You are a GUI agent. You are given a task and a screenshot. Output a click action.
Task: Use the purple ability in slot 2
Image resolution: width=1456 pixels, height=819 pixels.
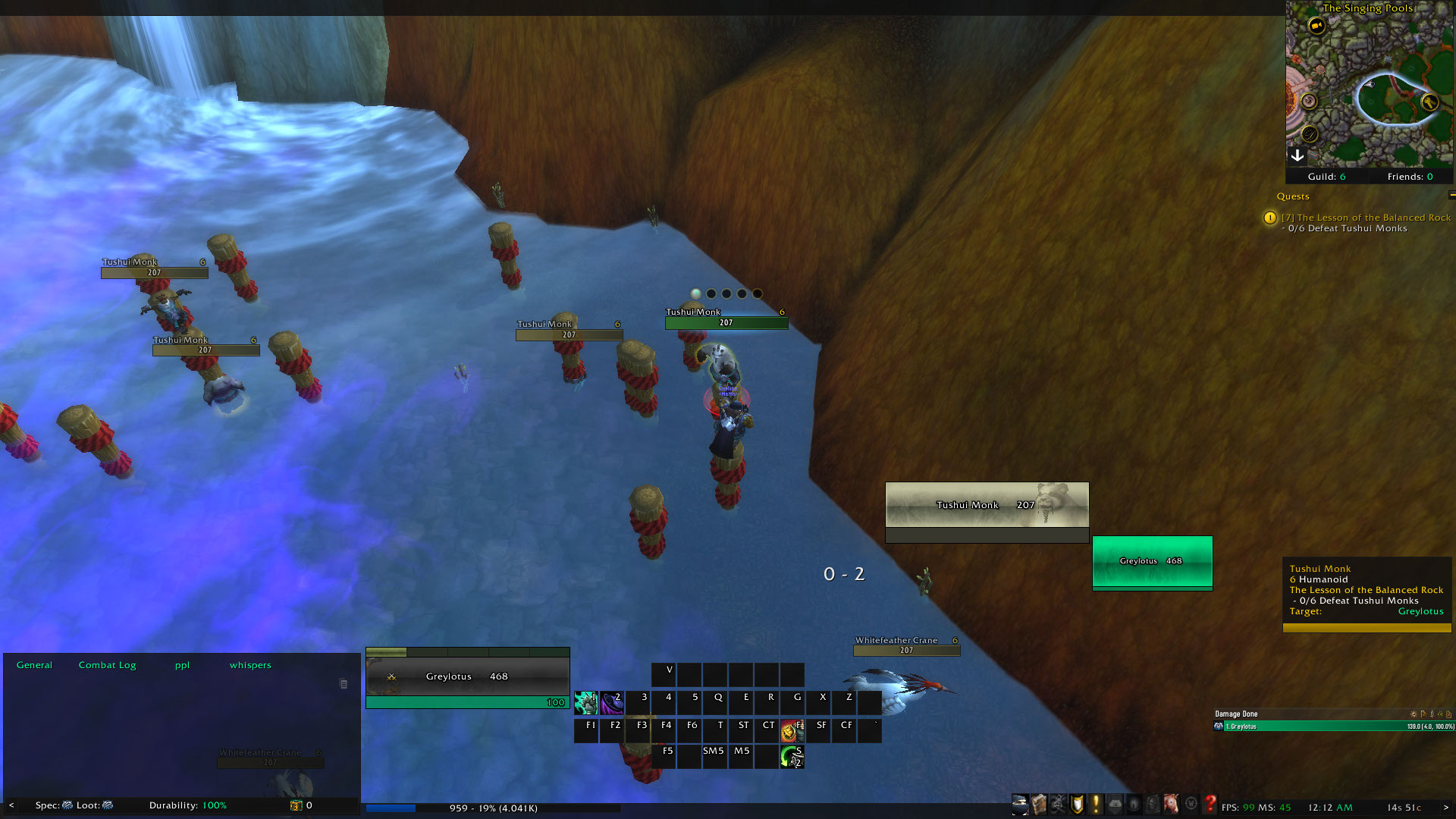[612, 703]
